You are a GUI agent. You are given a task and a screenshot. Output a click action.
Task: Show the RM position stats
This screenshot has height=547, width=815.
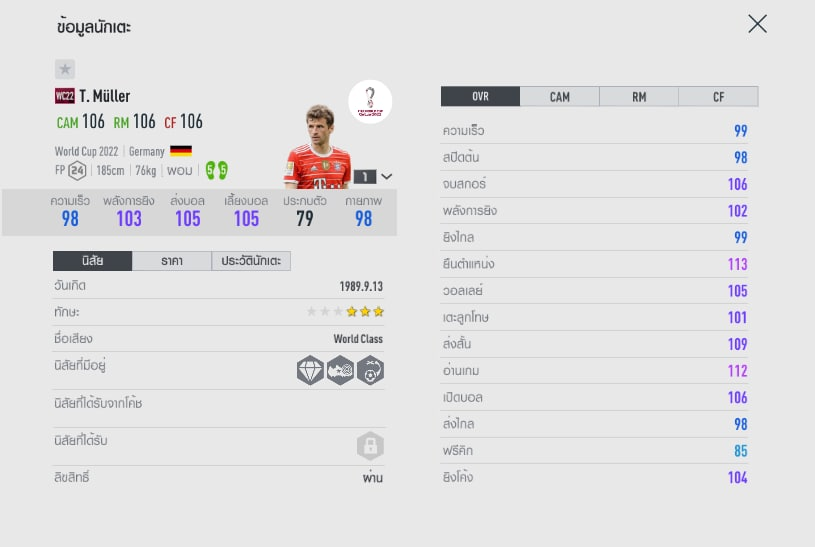[x=639, y=97]
